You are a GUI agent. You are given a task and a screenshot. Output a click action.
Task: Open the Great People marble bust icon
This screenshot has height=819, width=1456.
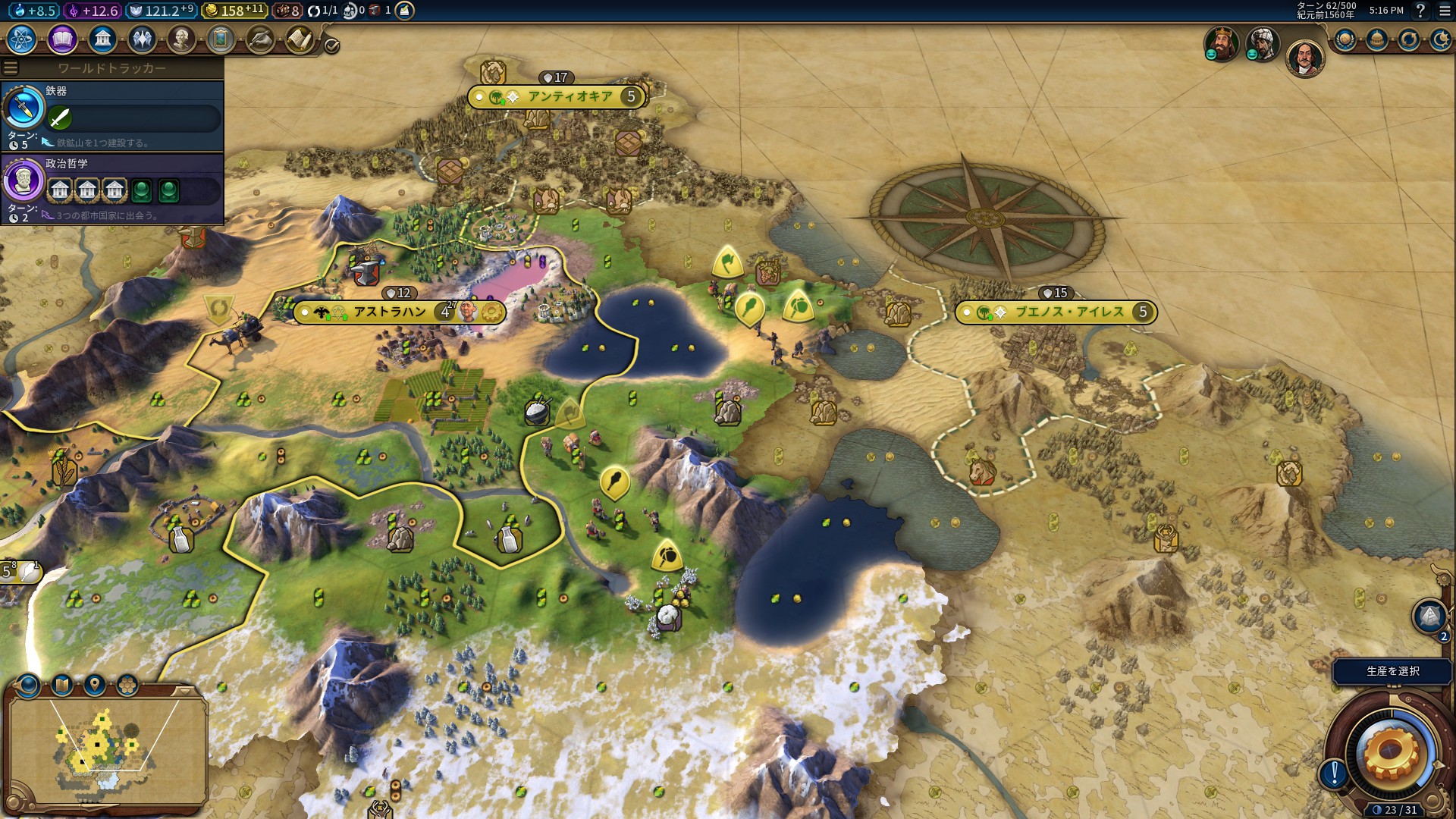coord(181,39)
